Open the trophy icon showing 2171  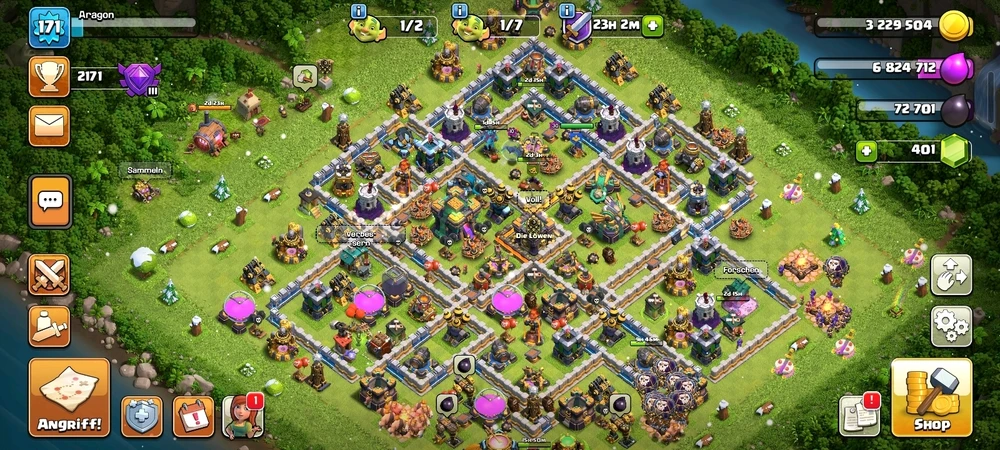coord(49,77)
